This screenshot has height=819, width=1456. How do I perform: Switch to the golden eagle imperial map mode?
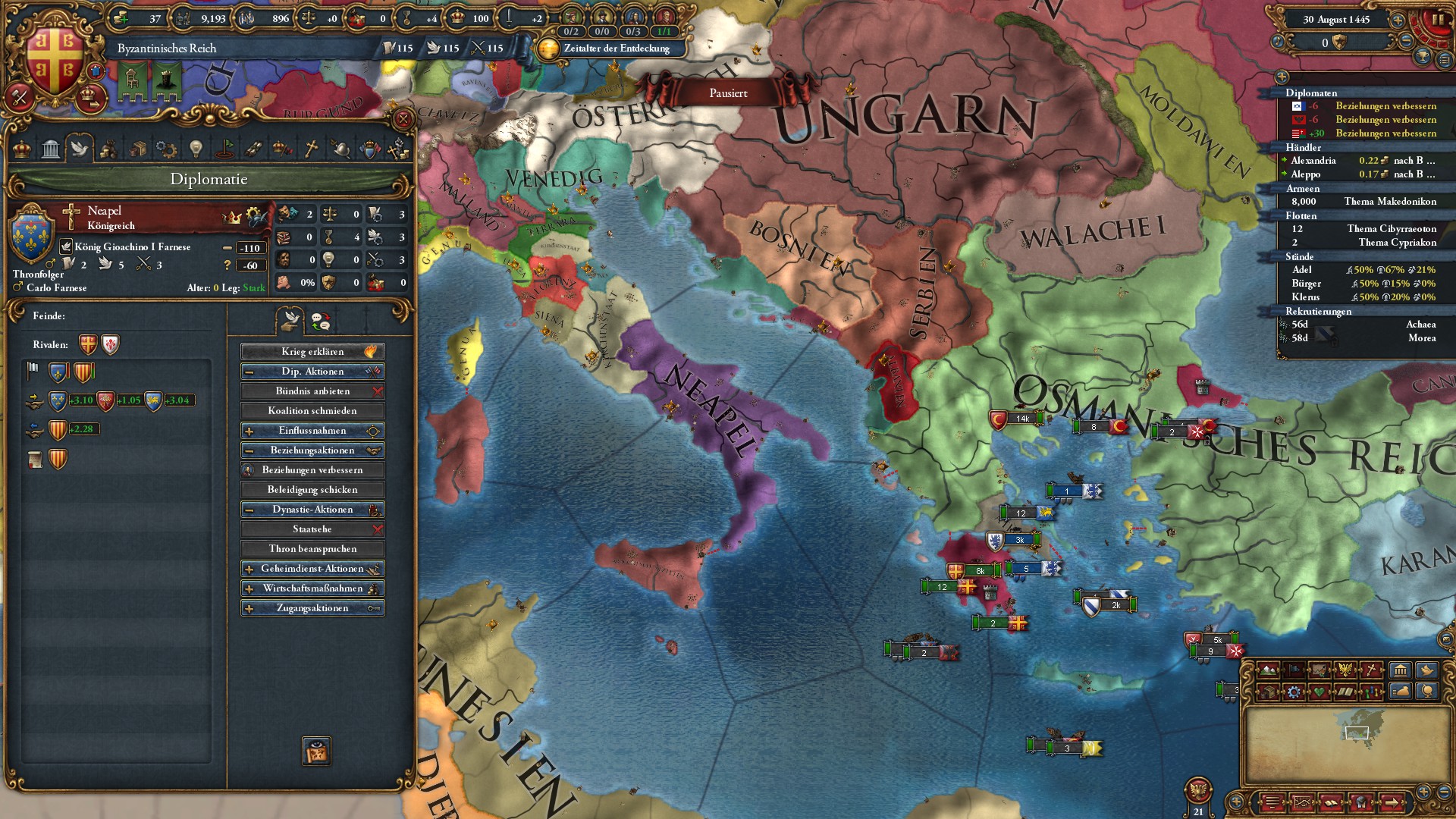coord(1345,670)
